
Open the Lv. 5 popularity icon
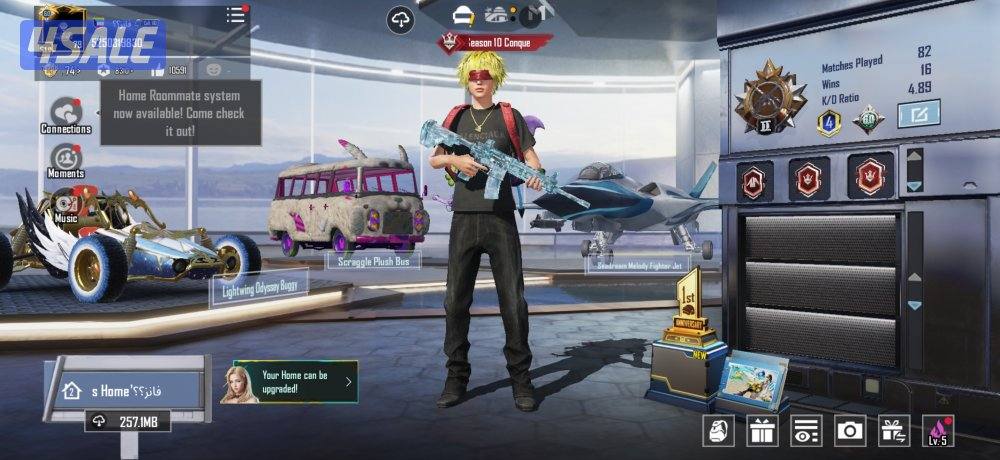click(x=937, y=430)
